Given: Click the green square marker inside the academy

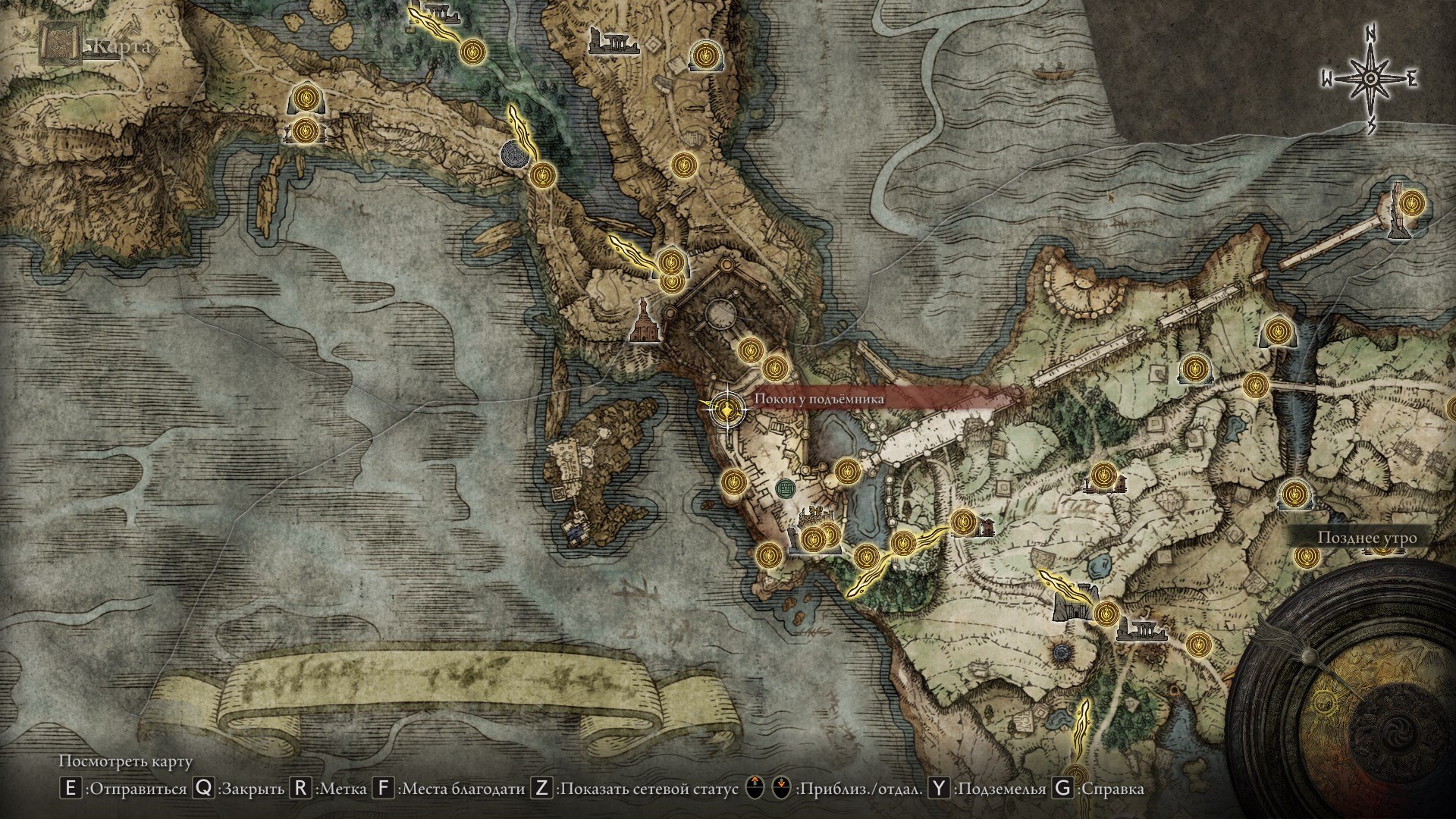Looking at the screenshot, I should point(786,488).
